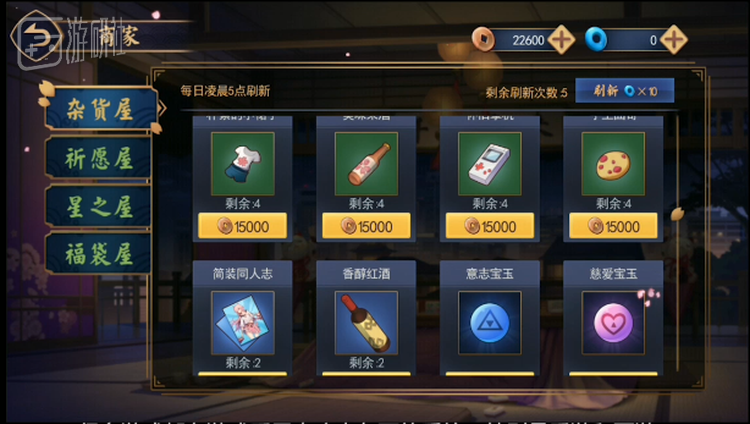Screen dimensions: 750x424
Task: Choose the pink sake bottle item
Action: (x=366, y=163)
